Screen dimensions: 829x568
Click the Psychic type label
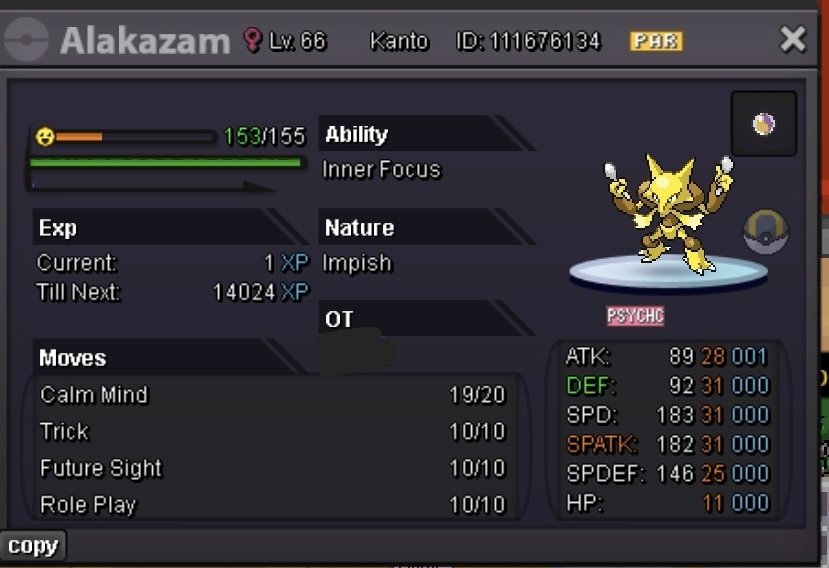point(635,316)
